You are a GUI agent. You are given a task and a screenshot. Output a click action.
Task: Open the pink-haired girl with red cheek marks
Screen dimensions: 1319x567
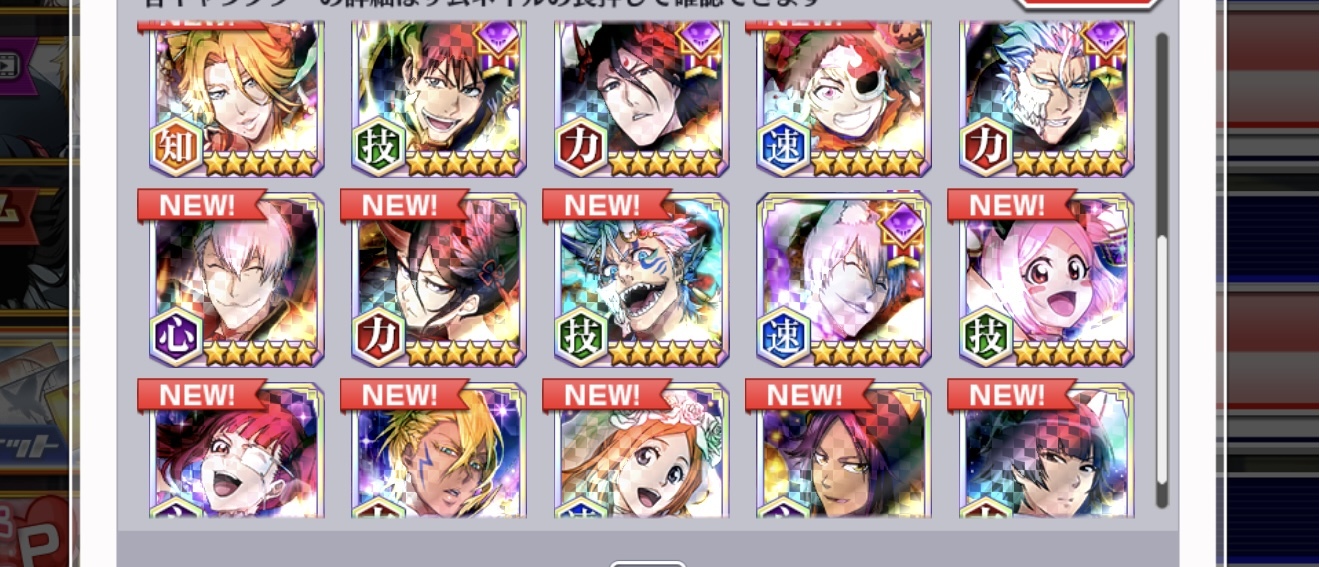tap(1047, 280)
